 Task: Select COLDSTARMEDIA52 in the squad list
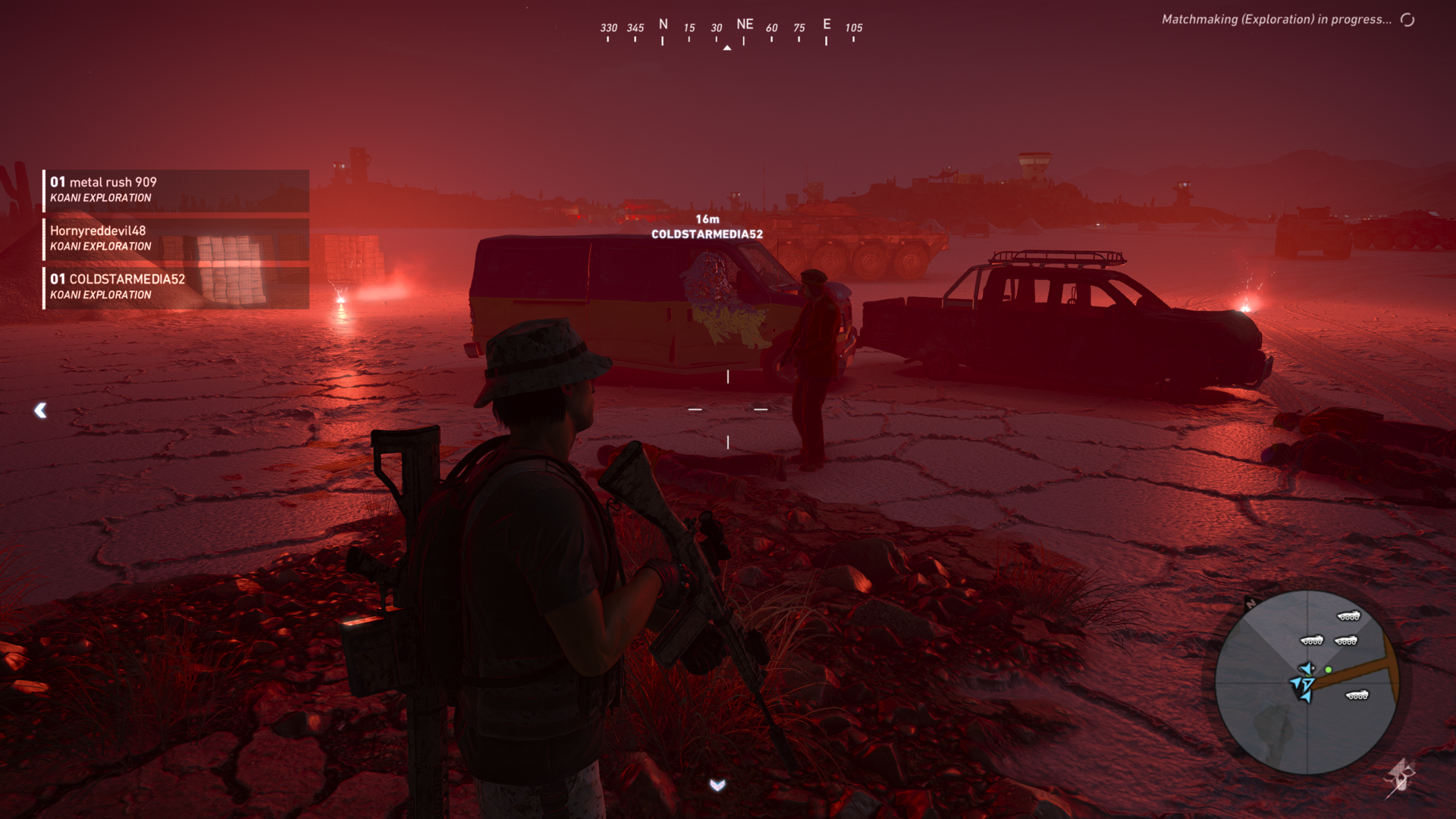tap(175, 287)
